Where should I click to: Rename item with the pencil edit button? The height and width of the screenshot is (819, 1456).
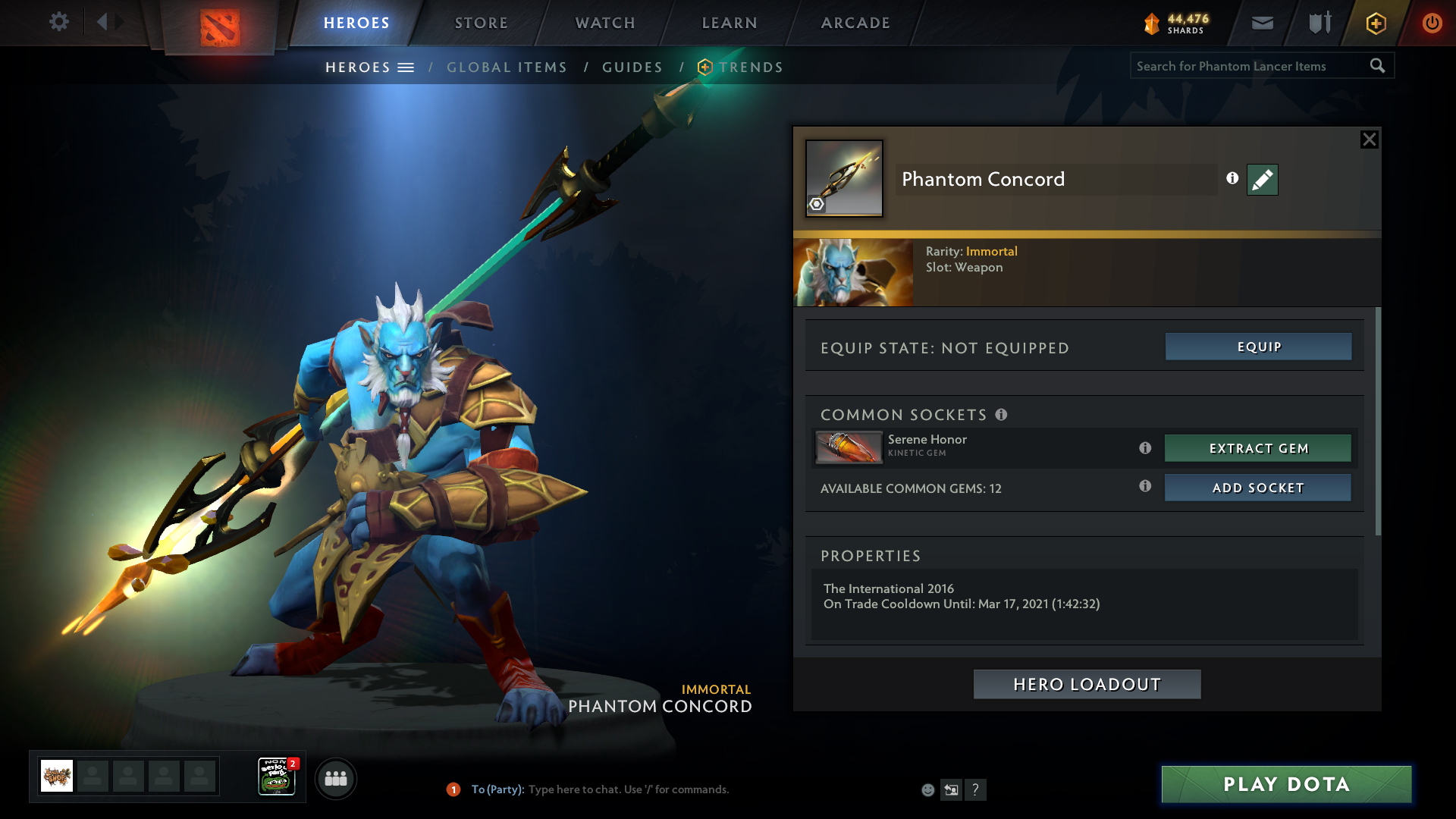pyautogui.click(x=1262, y=180)
